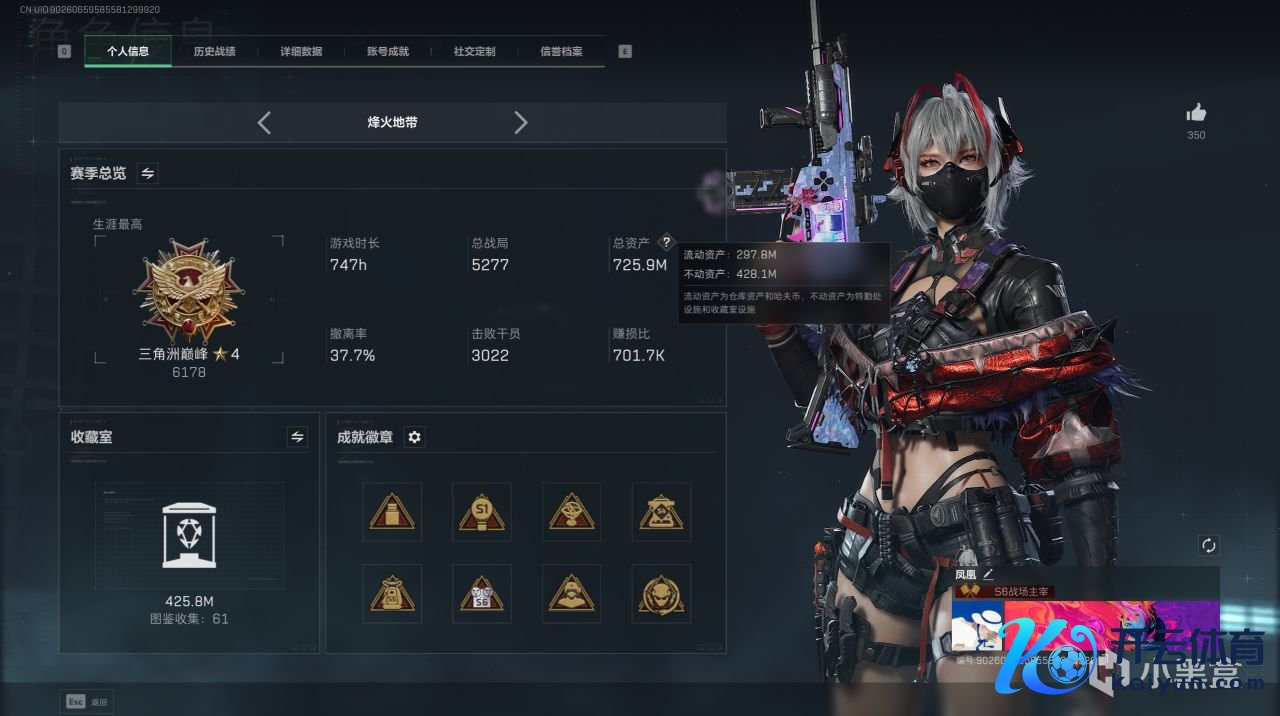Click the 返回 back button
The image size is (1280, 716).
pyautogui.click(x=88, y=702)
